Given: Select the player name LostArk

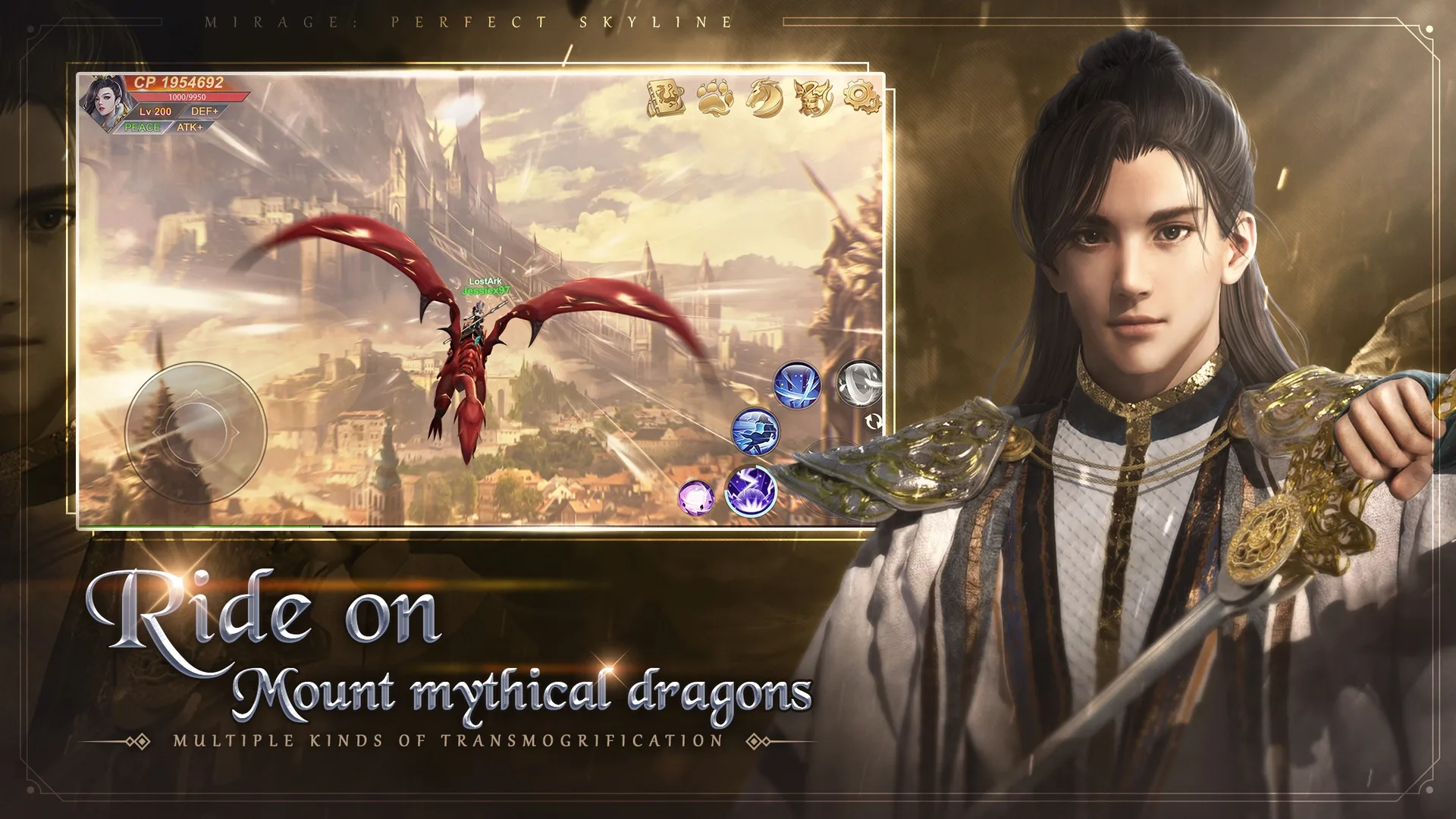Looking at the screenshot, I should [485, 279].
